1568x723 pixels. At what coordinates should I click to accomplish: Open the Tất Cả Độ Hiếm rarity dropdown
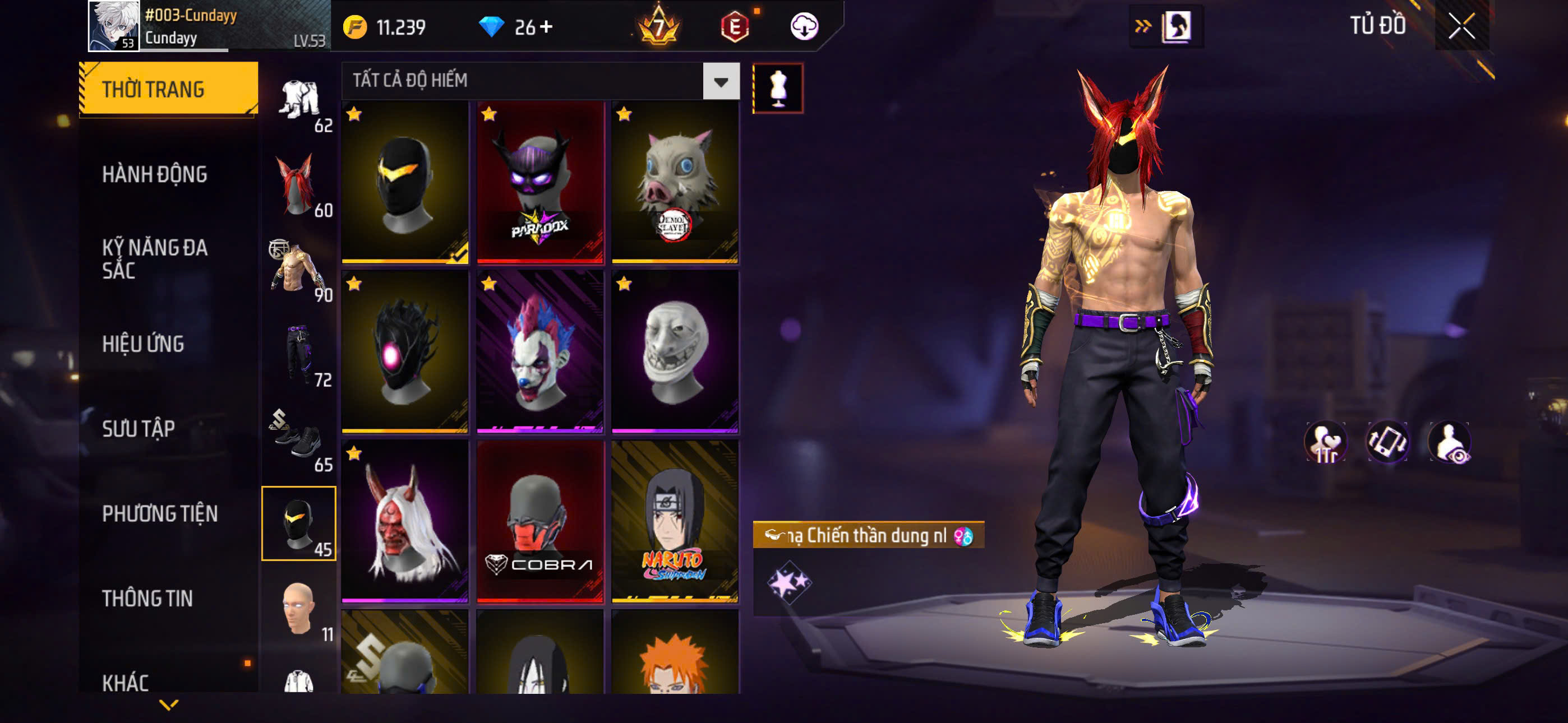pos(721,81)
